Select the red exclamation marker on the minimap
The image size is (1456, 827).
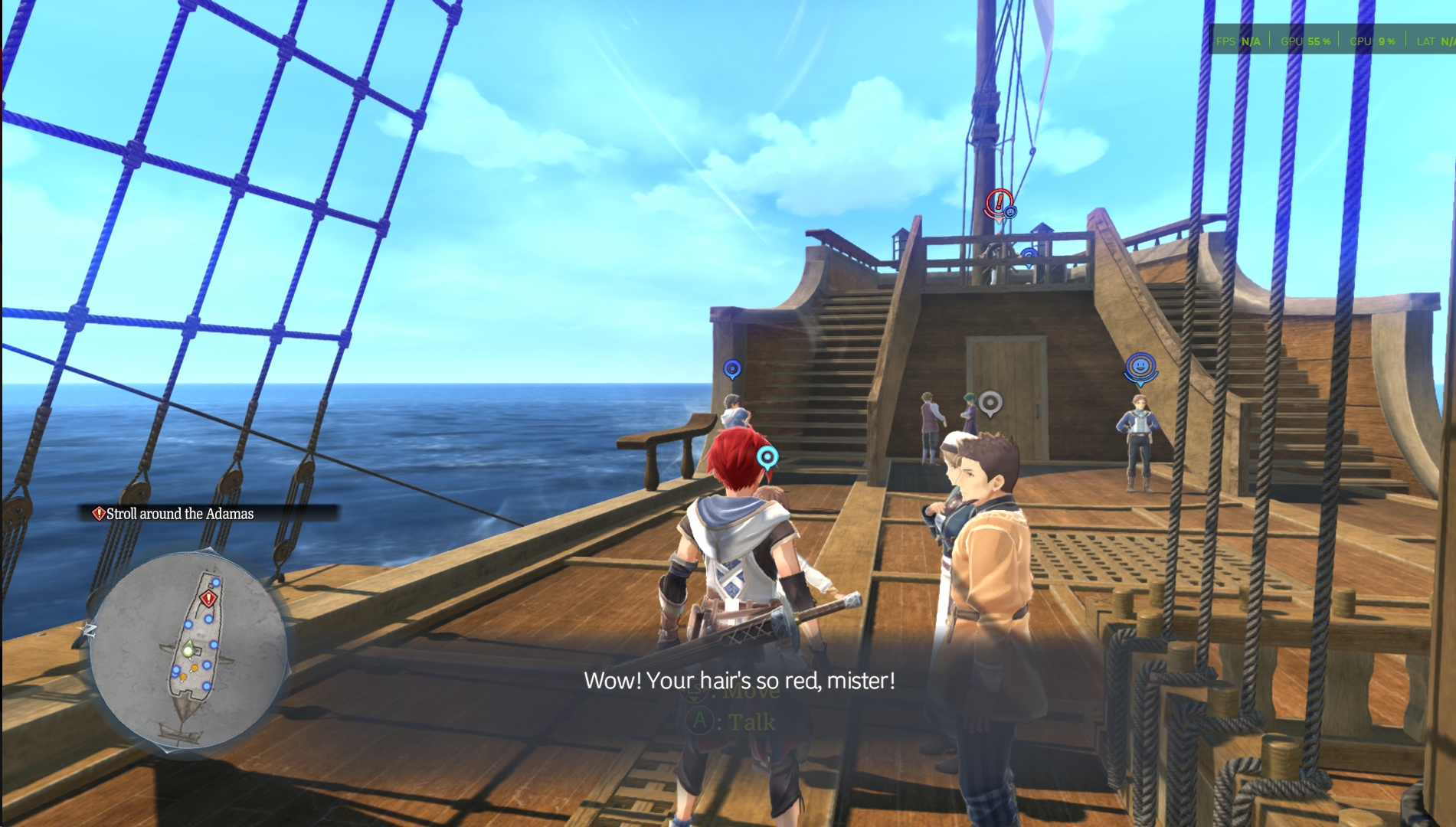coord(208,598)
